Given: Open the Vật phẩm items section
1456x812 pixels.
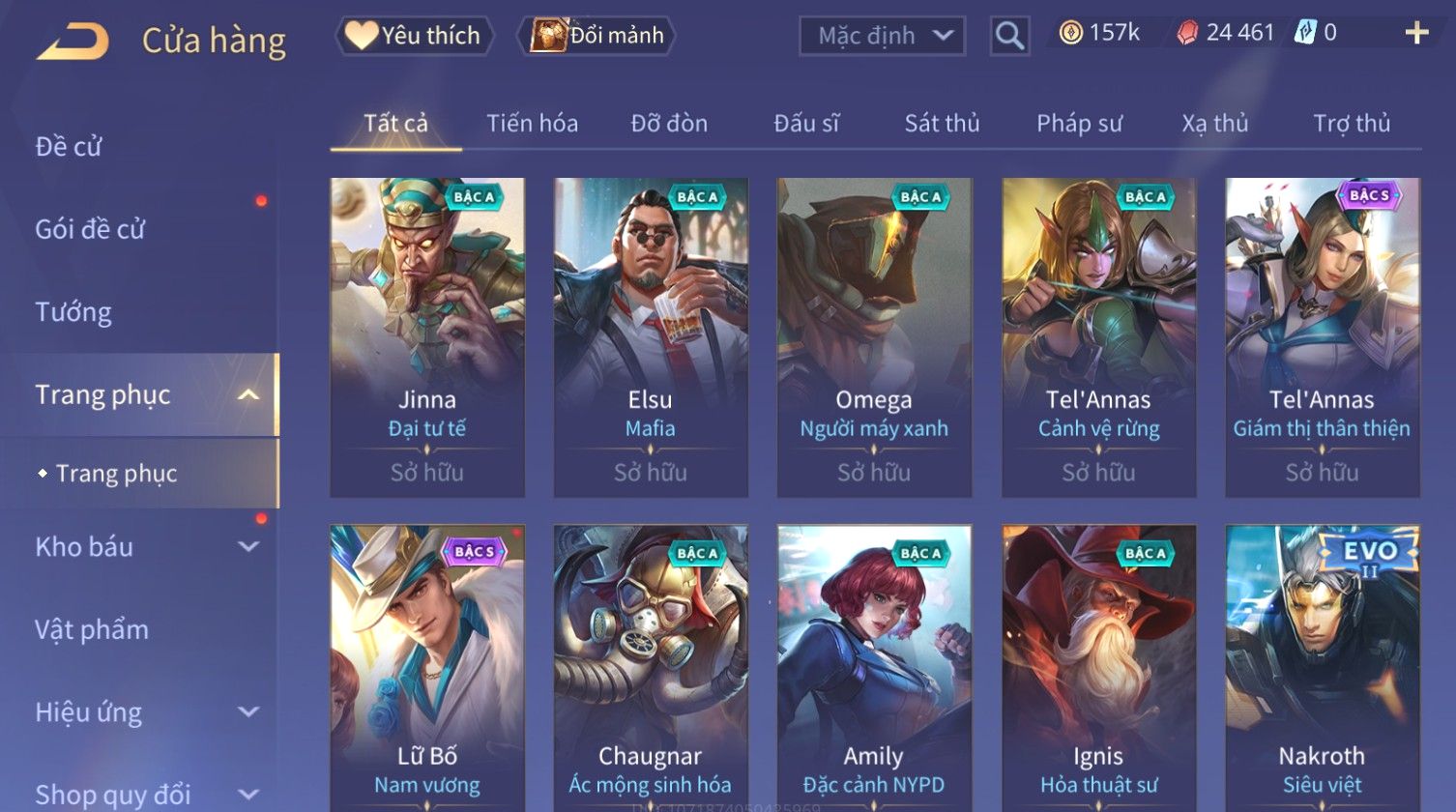Looking at the screenshot, I should (x=92, y=629).
